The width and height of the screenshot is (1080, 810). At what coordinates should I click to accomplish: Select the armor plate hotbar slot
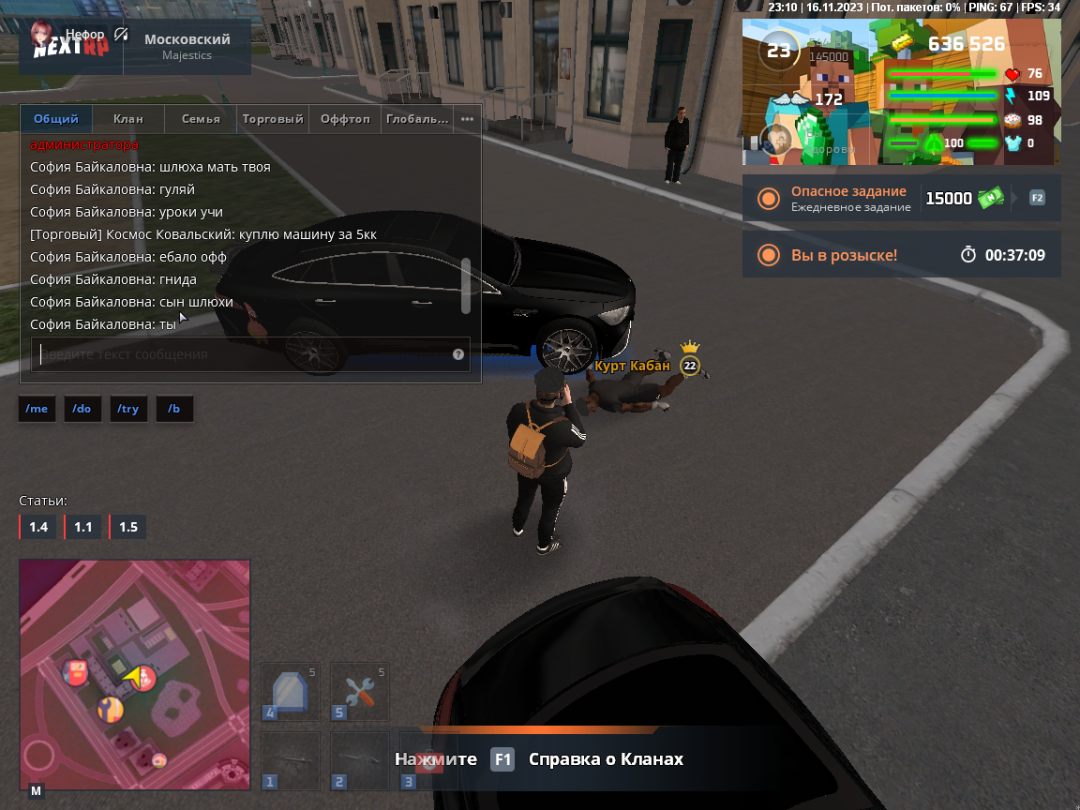(x=290, y=691)
